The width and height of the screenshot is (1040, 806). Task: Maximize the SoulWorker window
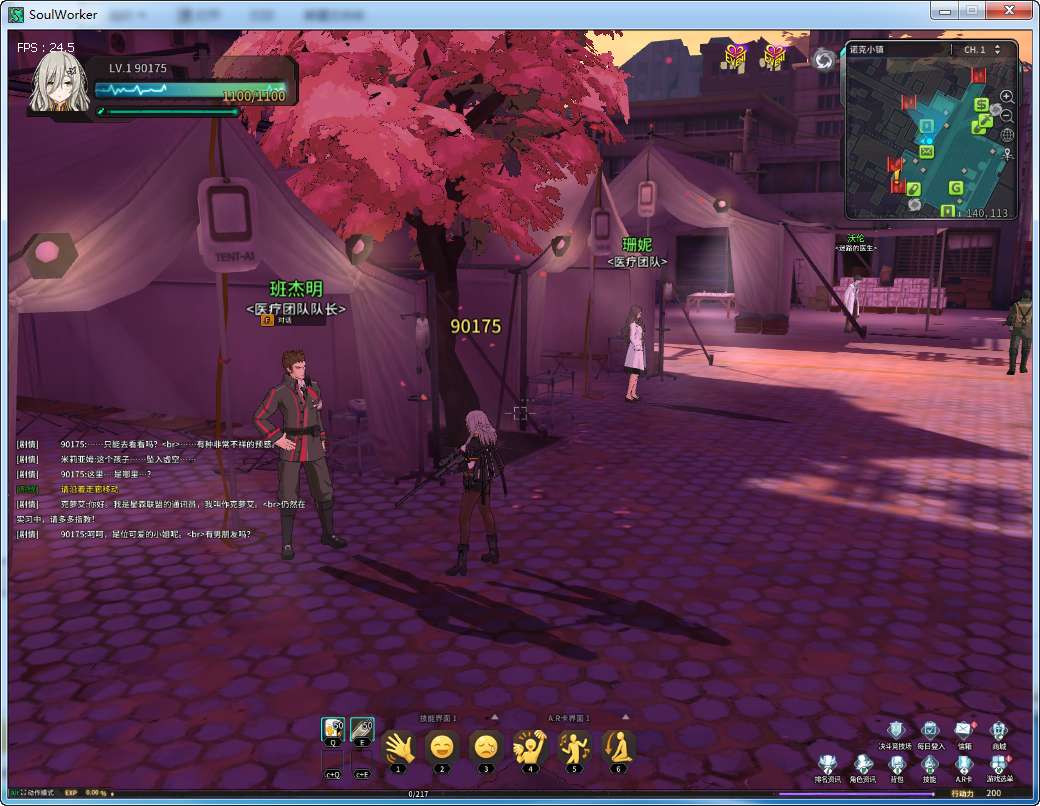point(970,10)
